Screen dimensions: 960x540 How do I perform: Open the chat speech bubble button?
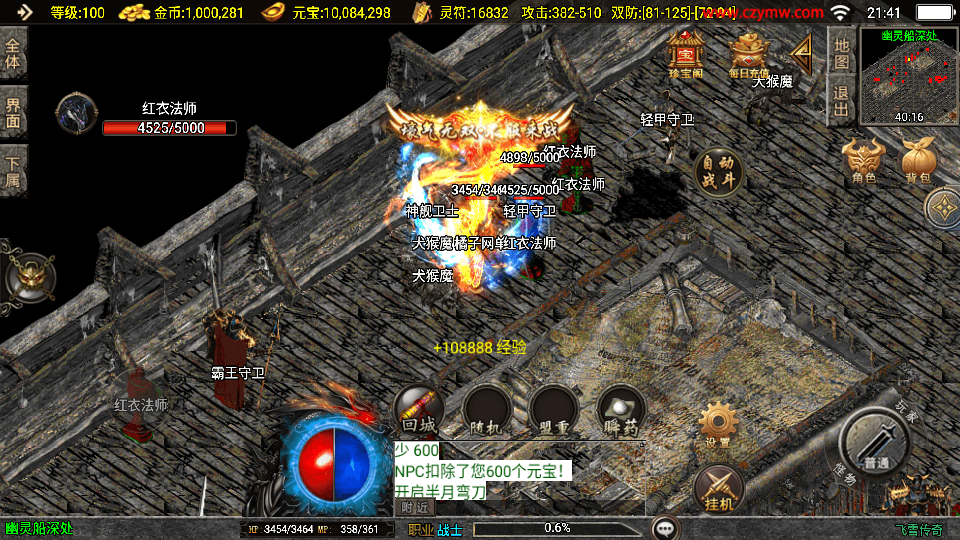point(666,527)
